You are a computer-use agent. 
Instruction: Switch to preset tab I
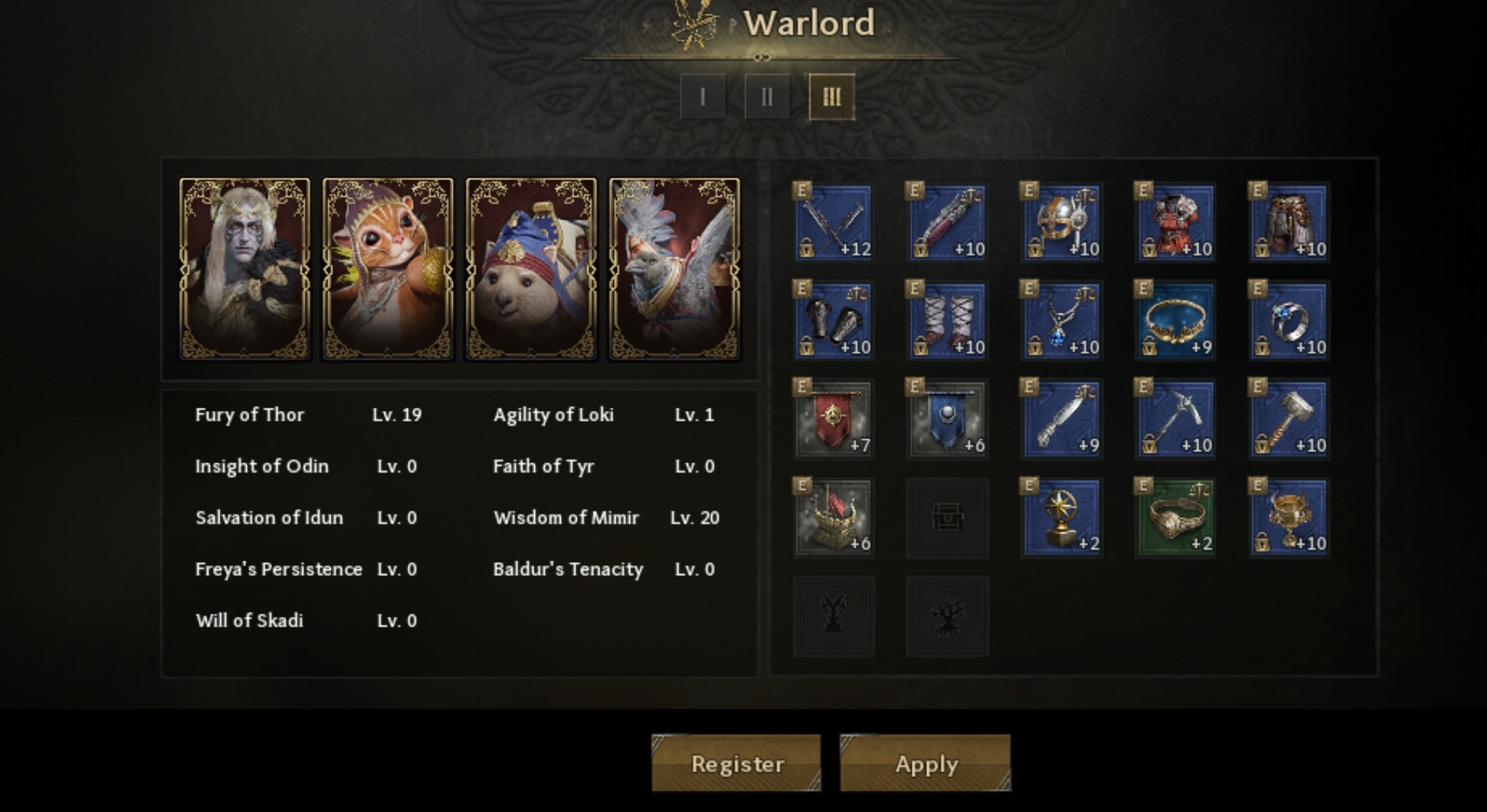tap(703, 97)
